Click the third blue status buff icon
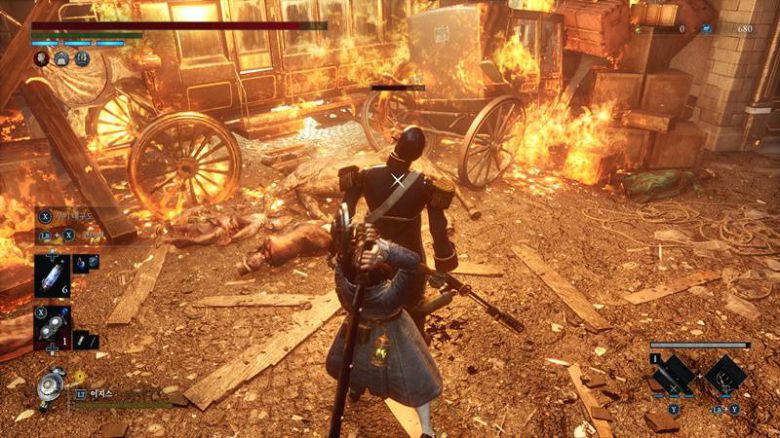 coord(82,58)
